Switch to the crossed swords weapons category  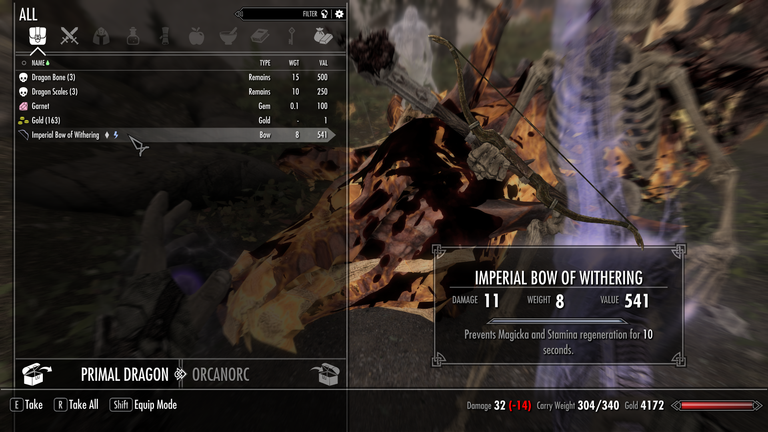(x=69, y=36)
